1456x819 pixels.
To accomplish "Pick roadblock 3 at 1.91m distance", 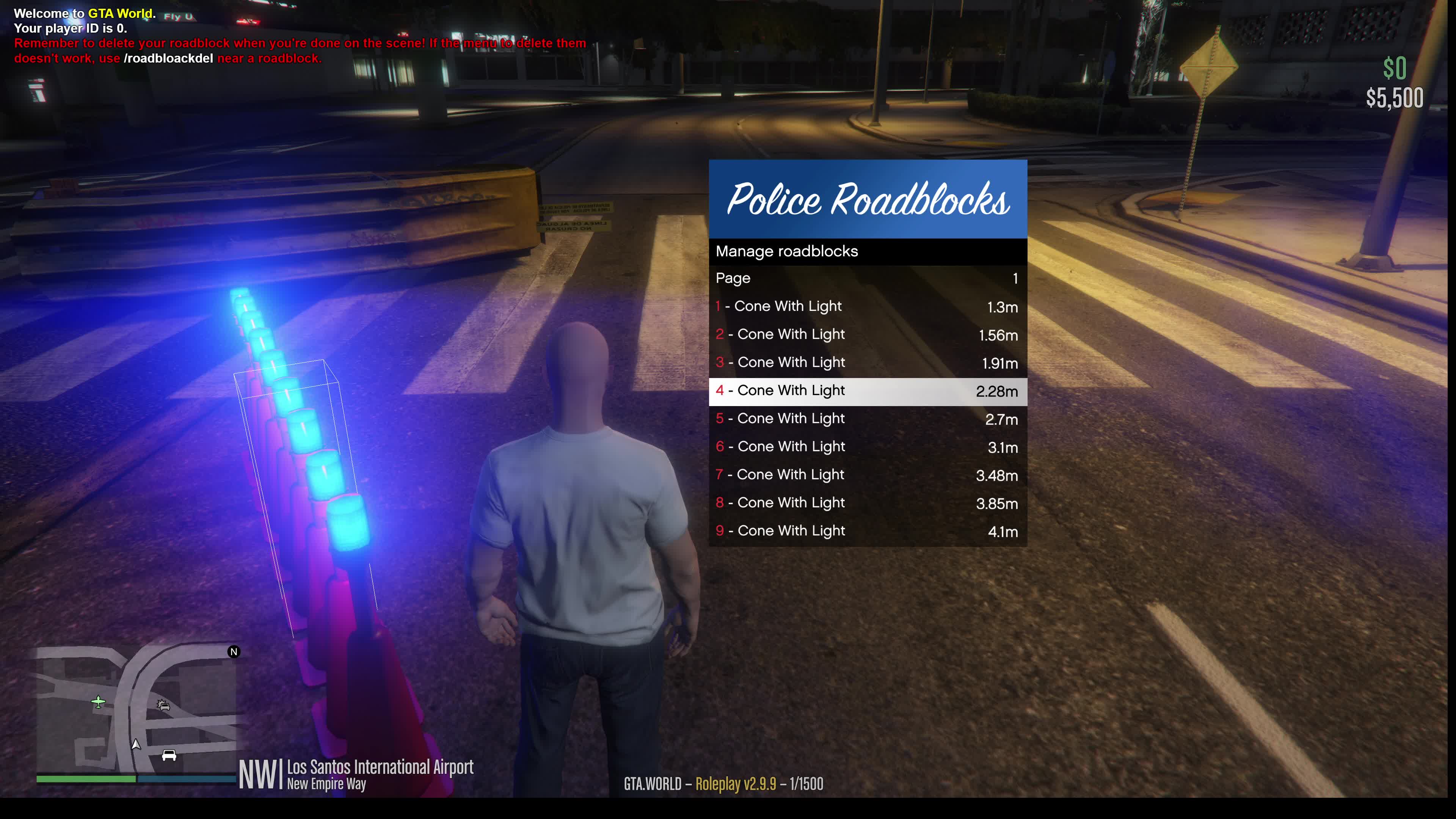I will click(867, 363).
